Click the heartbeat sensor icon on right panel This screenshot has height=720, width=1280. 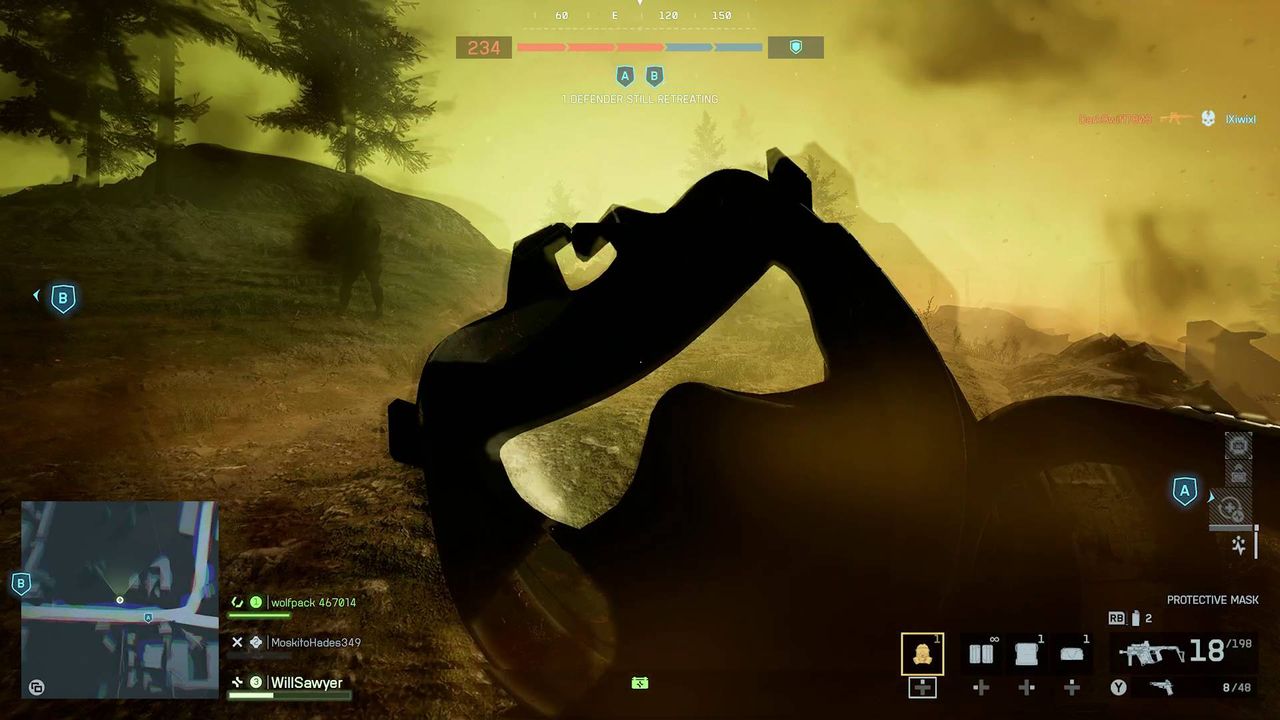(1238, 545)
